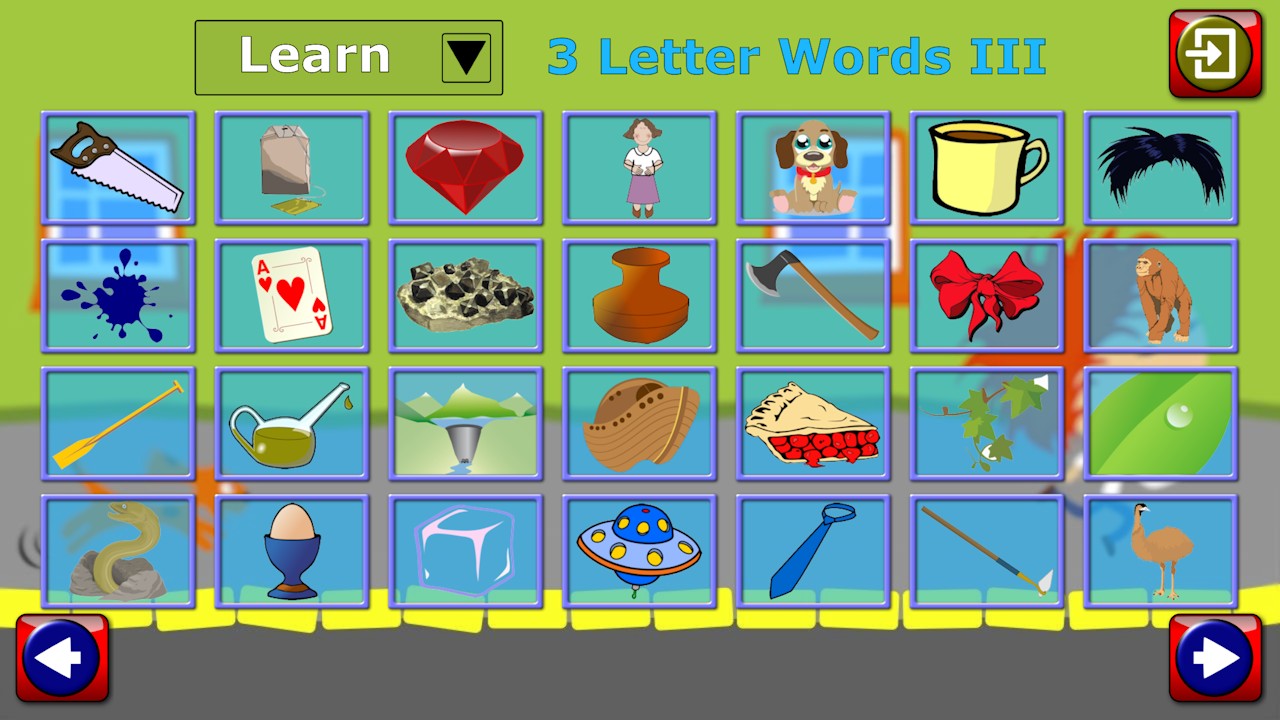Select the ape picture
This screenshot has width=1280, height=720.
[1160, 294]
